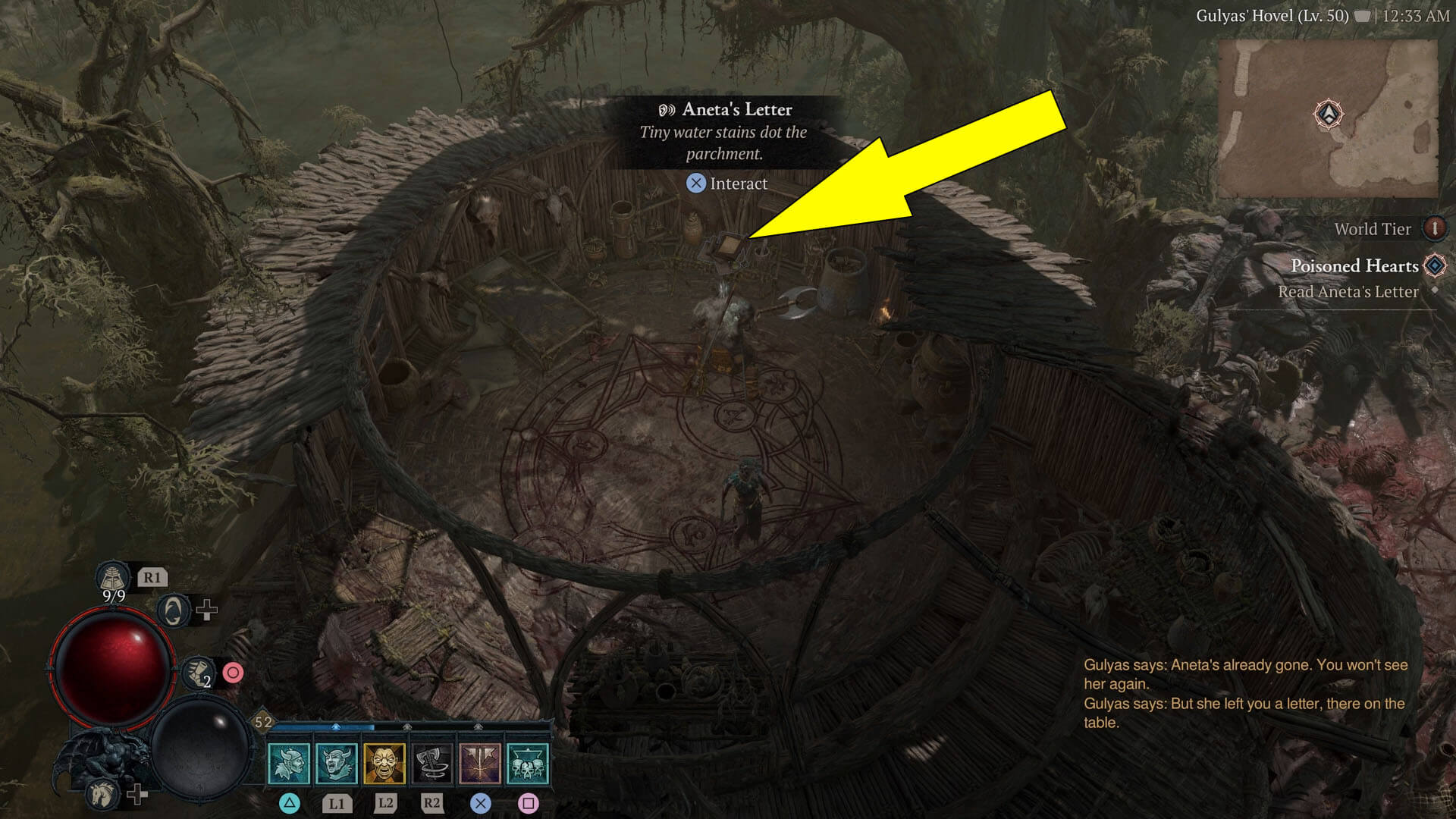Activate the ultimate skulls skill slot

click(x=527, y=764)
